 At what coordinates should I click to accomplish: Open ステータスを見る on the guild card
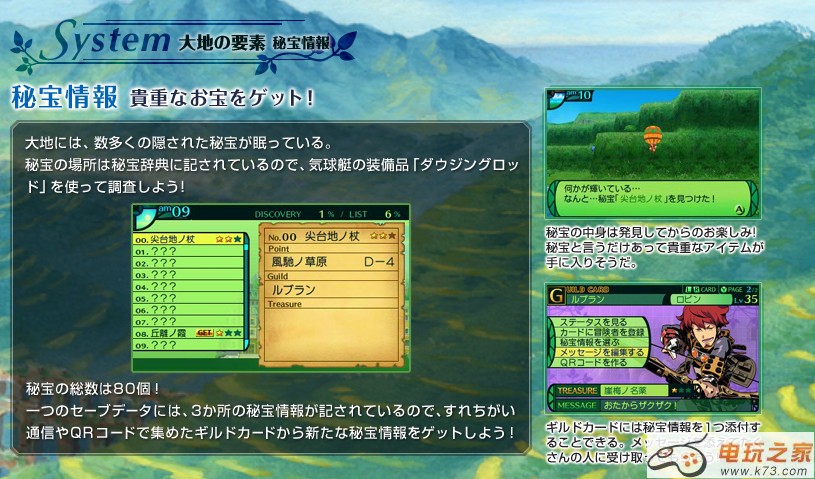click(x=596, y=323)
